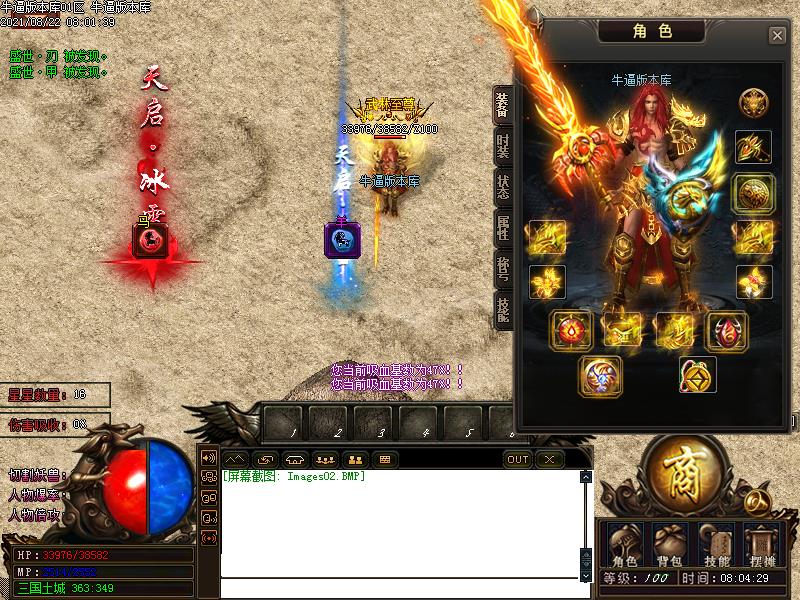Click the OUT button above chat
The image size is (800, 600).
point(518,460)
